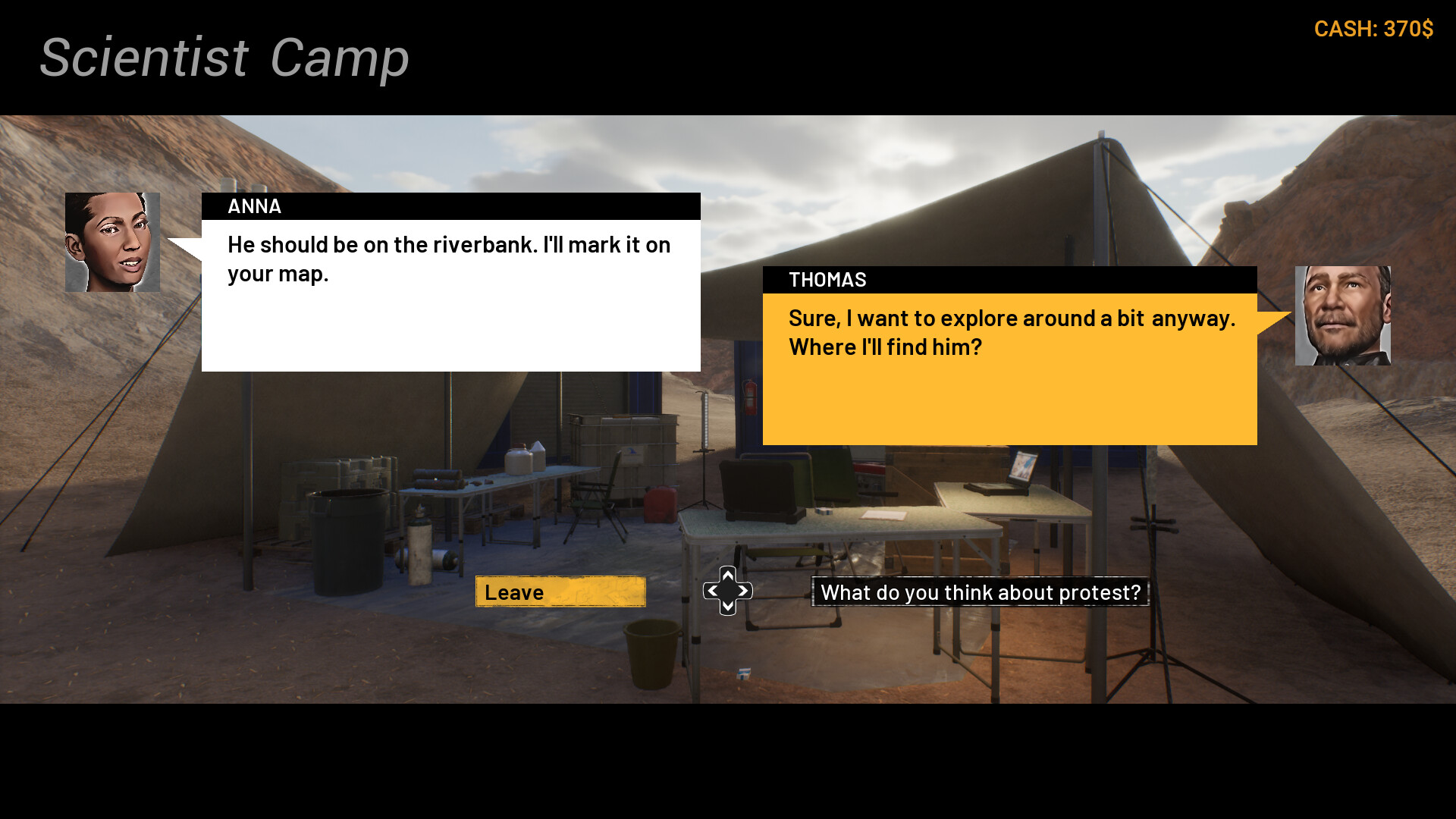Choose the dialogue option about the protest
This screenshot has height=819, width=1456.
pos(981,593)
